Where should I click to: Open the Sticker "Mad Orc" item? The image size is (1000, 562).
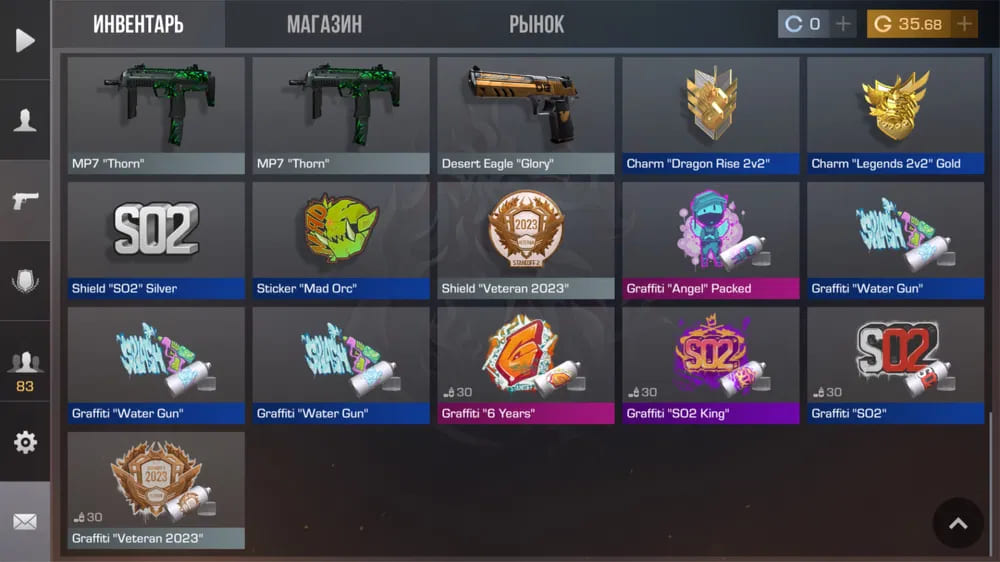[x=340, y=240]
